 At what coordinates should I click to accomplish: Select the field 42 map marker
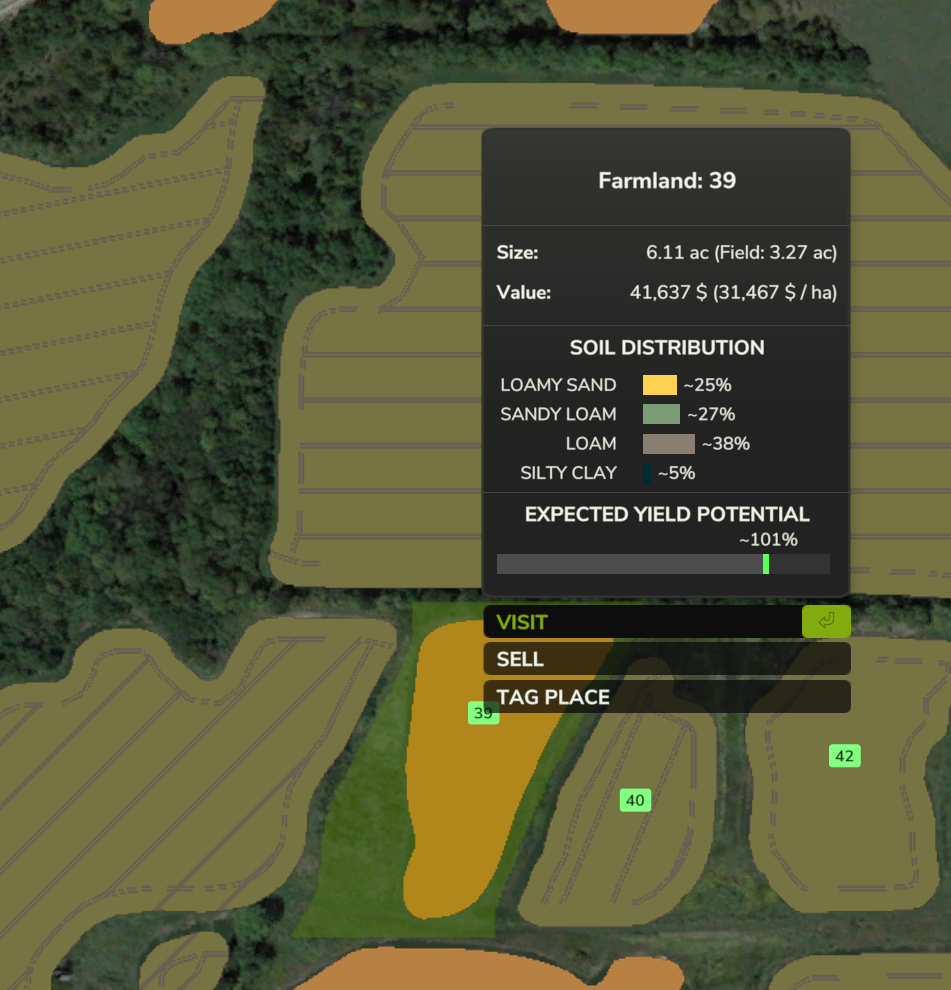[844, 756]
